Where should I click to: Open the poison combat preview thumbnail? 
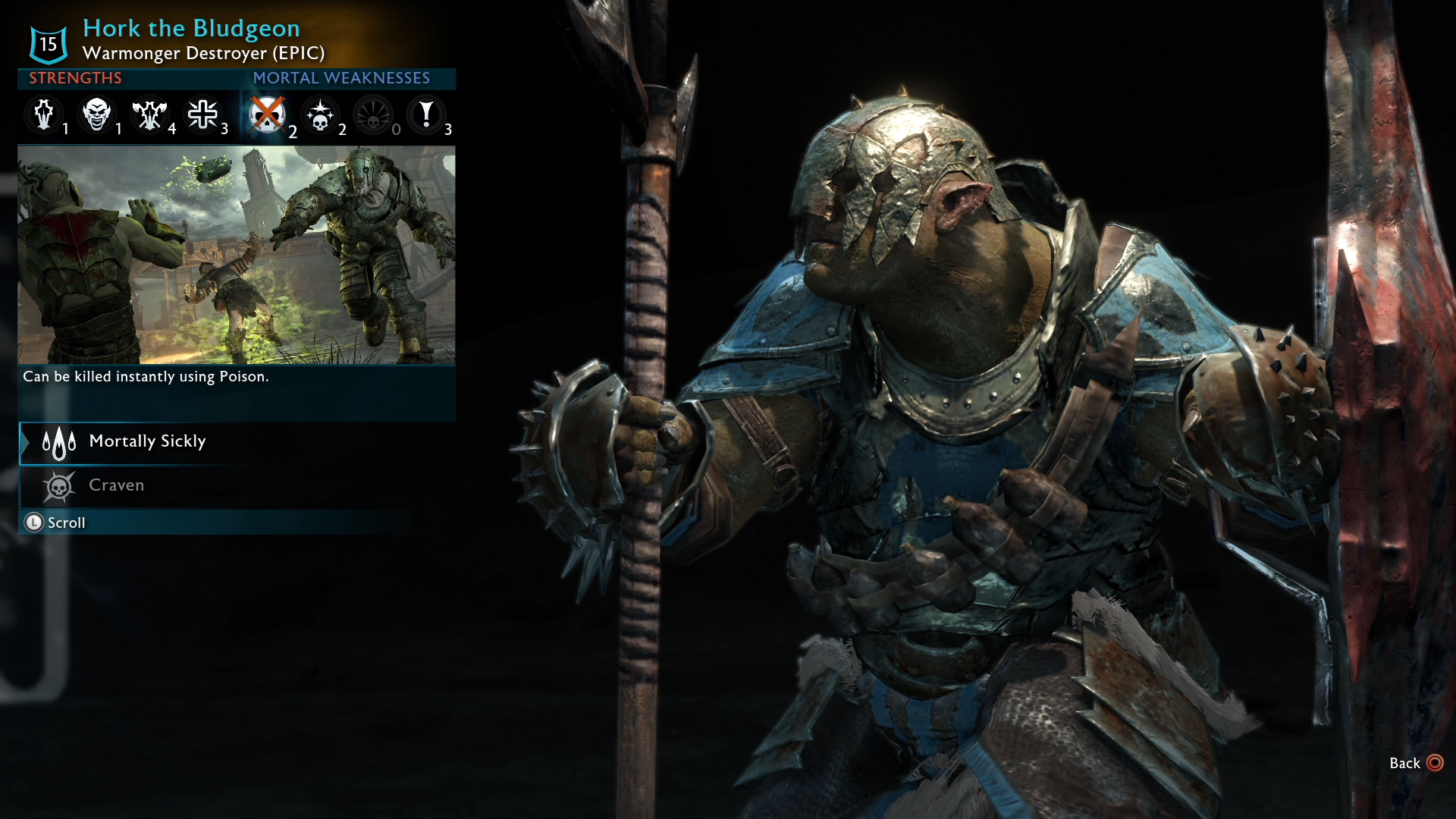(x=237, y=254)
